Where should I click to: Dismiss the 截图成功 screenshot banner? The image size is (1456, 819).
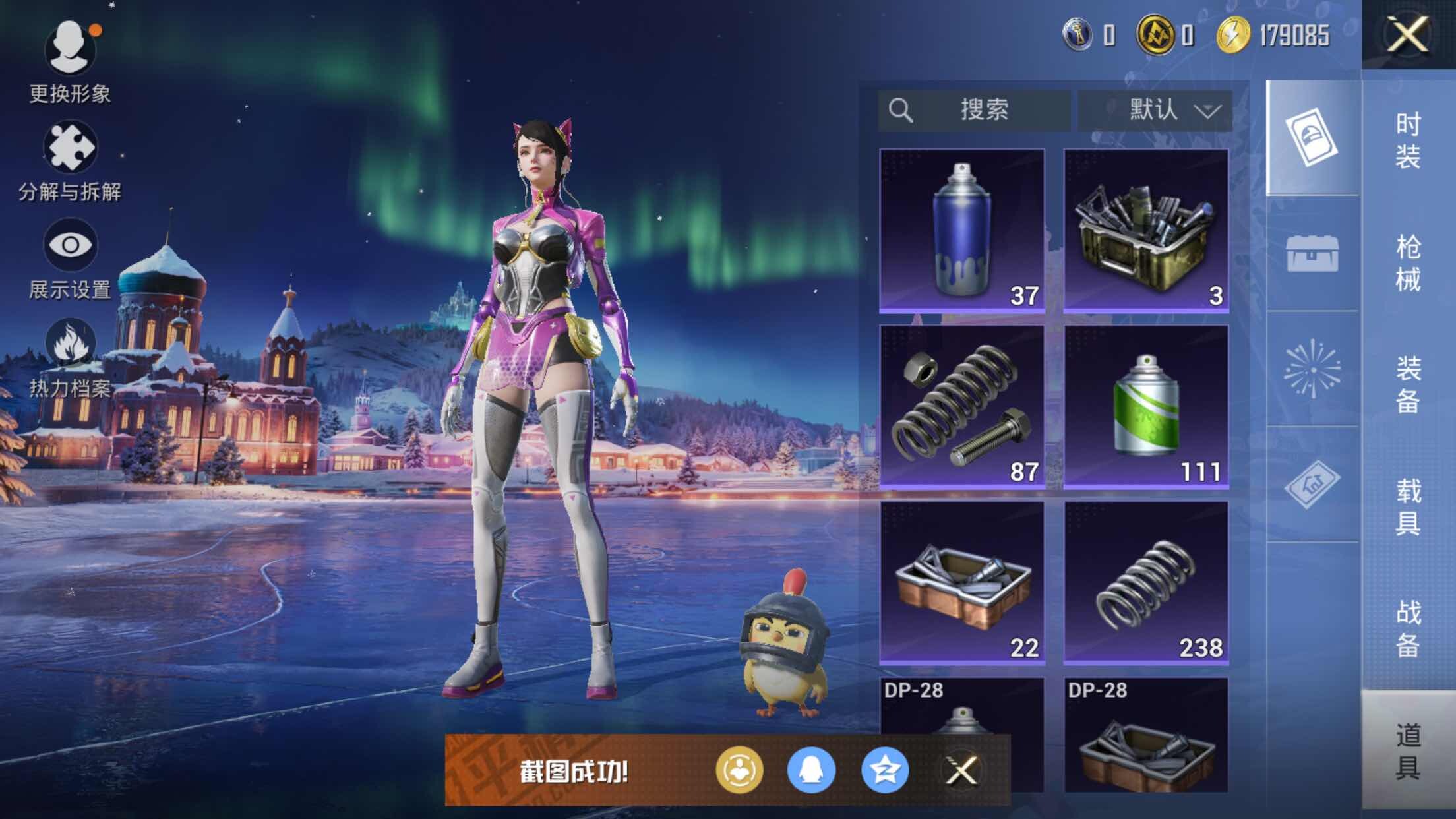point(961,770)
